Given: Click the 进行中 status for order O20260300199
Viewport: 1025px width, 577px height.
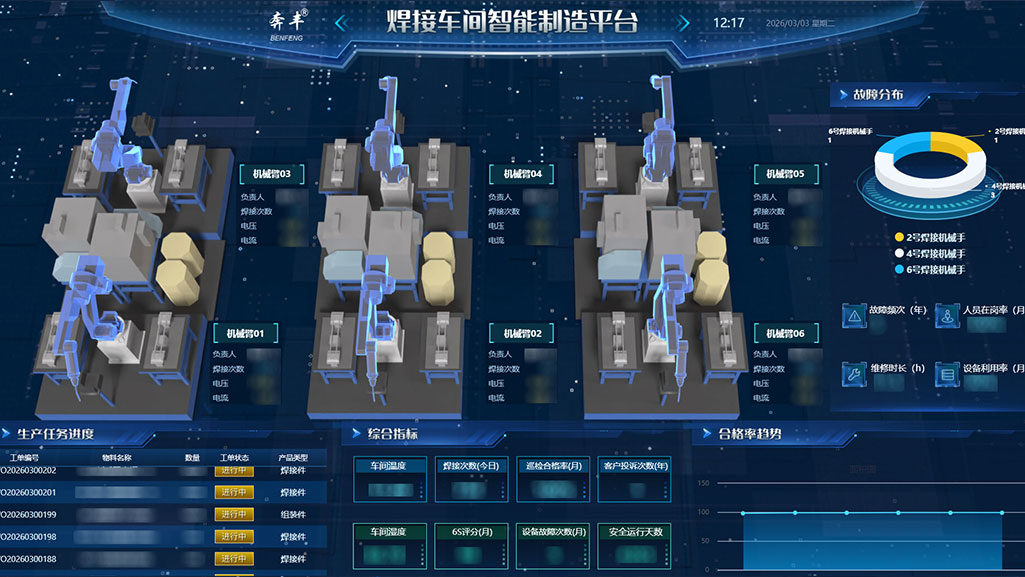Looking at the screenshot, I should pyautogui.click(x=234, y=514).
